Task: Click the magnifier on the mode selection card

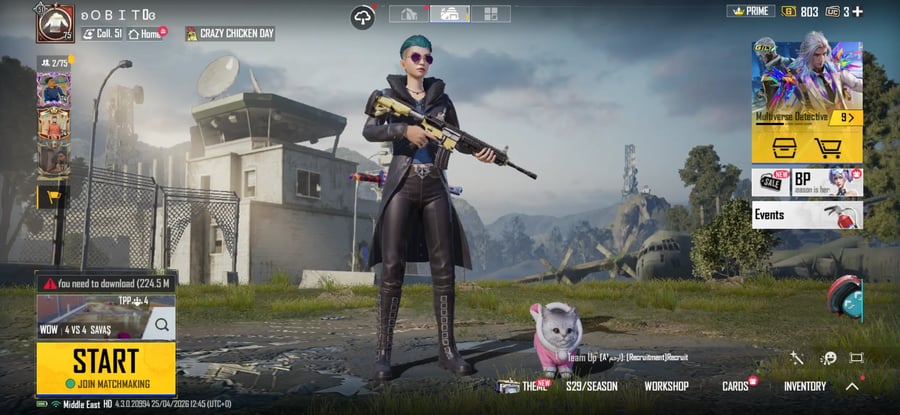Action: click(161, 324)
